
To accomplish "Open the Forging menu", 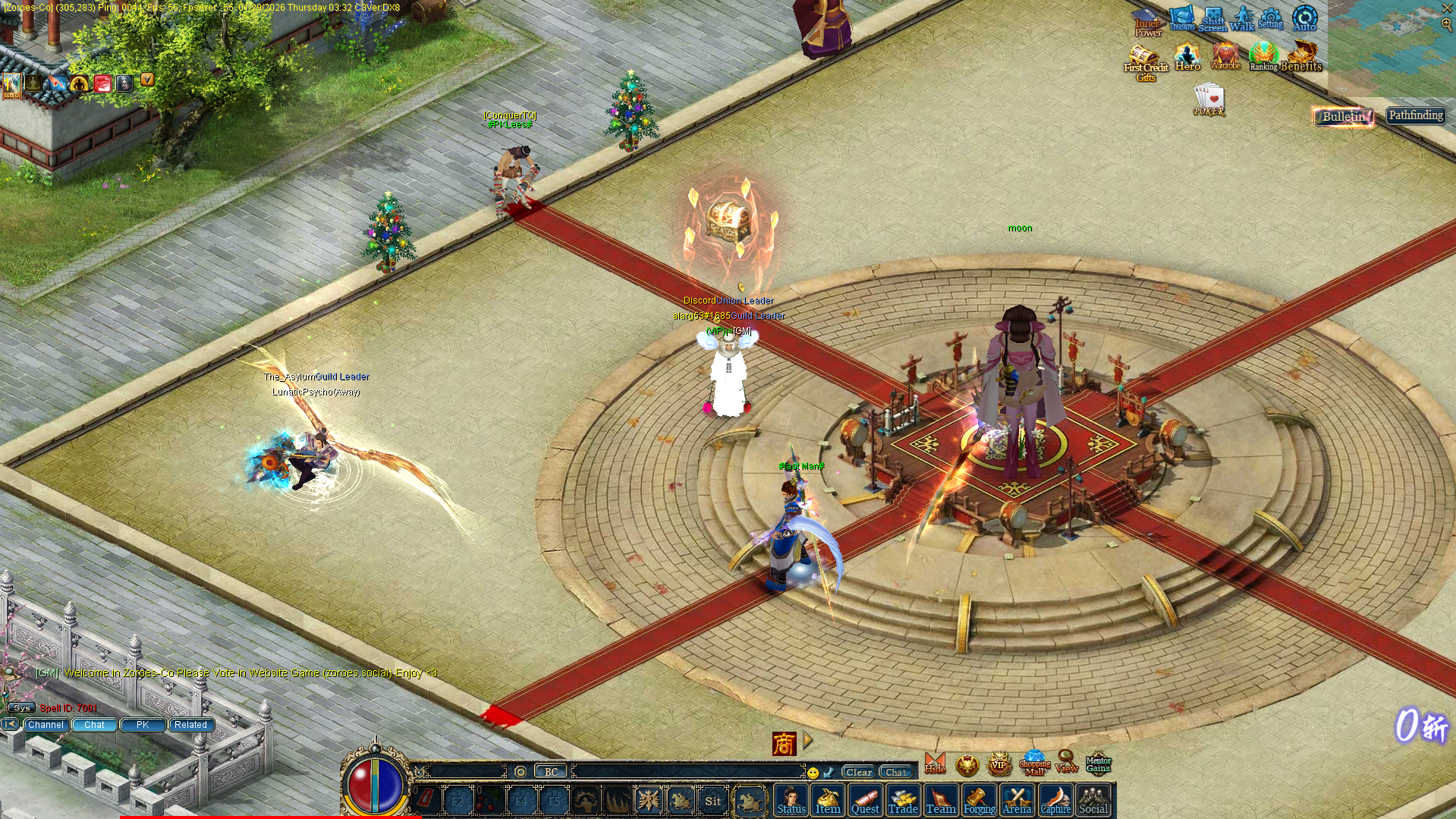I will point(979,801).
